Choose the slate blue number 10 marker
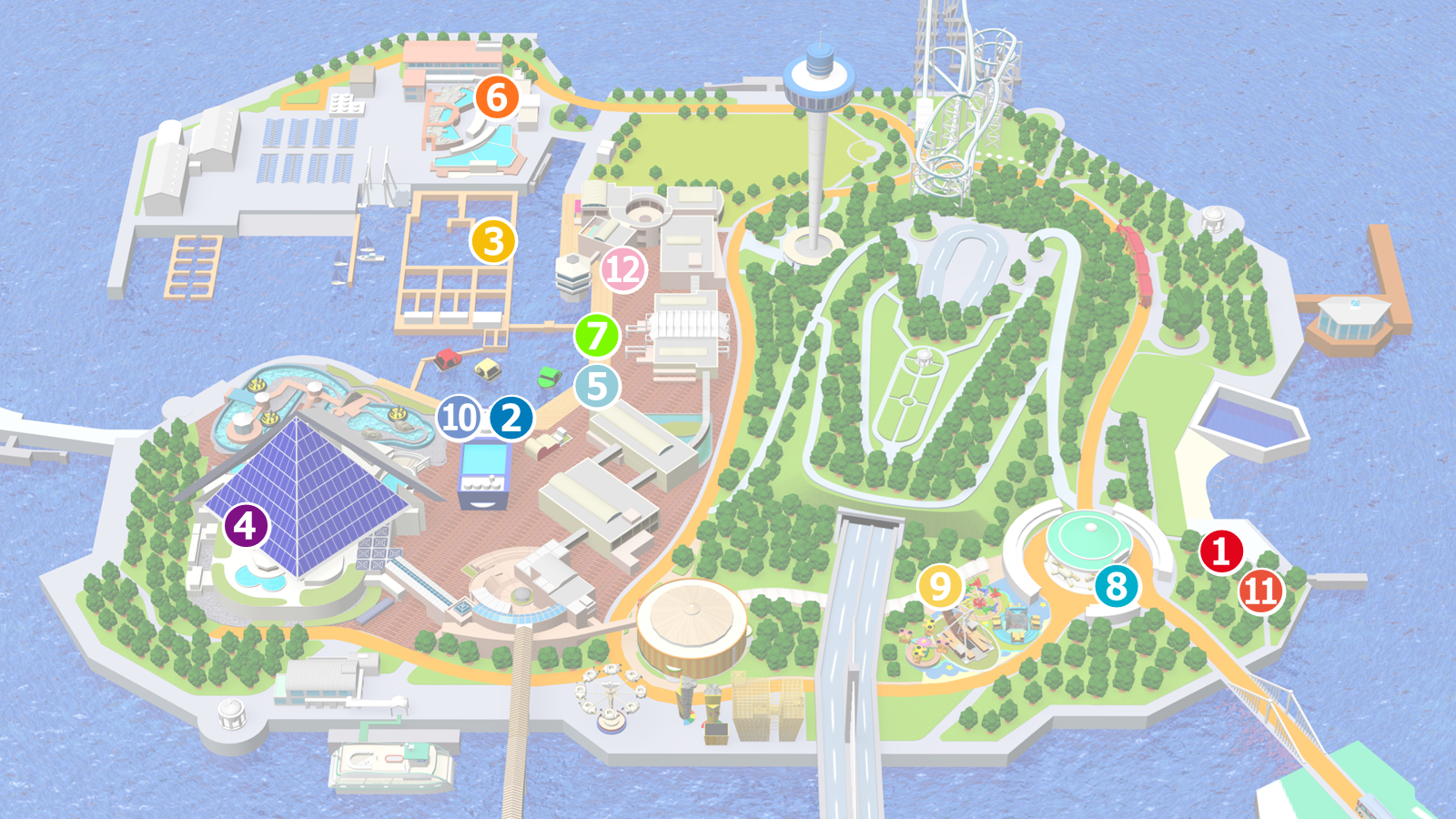The height and width of the screenshot is (819, 1456). click(460, 418)
